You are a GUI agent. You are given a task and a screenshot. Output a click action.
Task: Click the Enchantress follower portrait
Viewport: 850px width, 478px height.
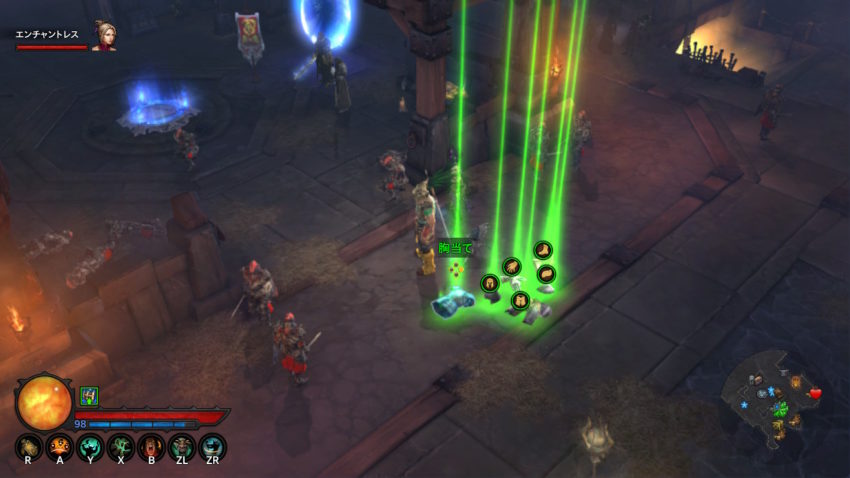[103, 35]
